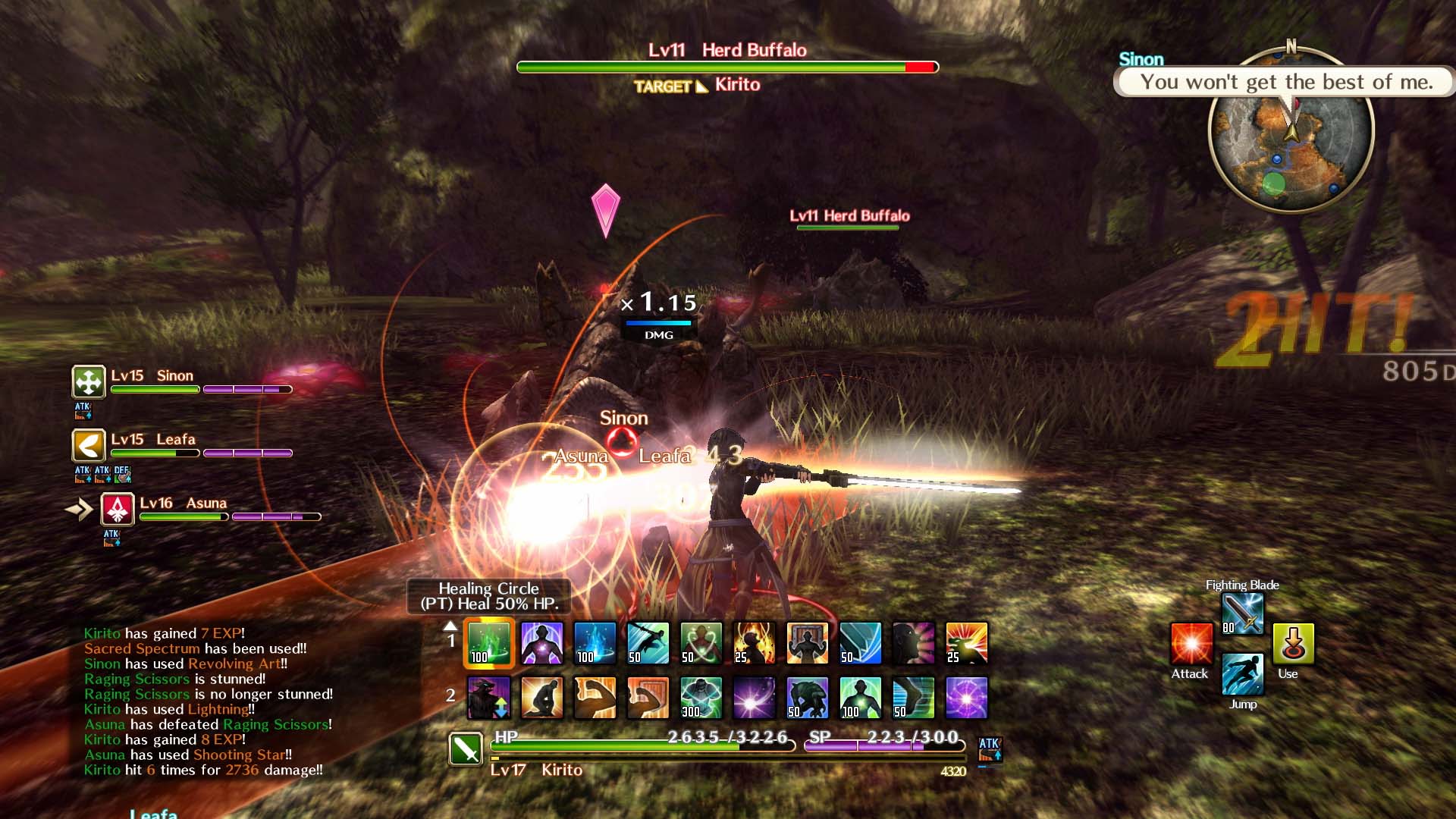The height and width of the screenshot is (819, 1456).
Task: Activate the green Healing Circle skill
Action: (x=489, y=643)
